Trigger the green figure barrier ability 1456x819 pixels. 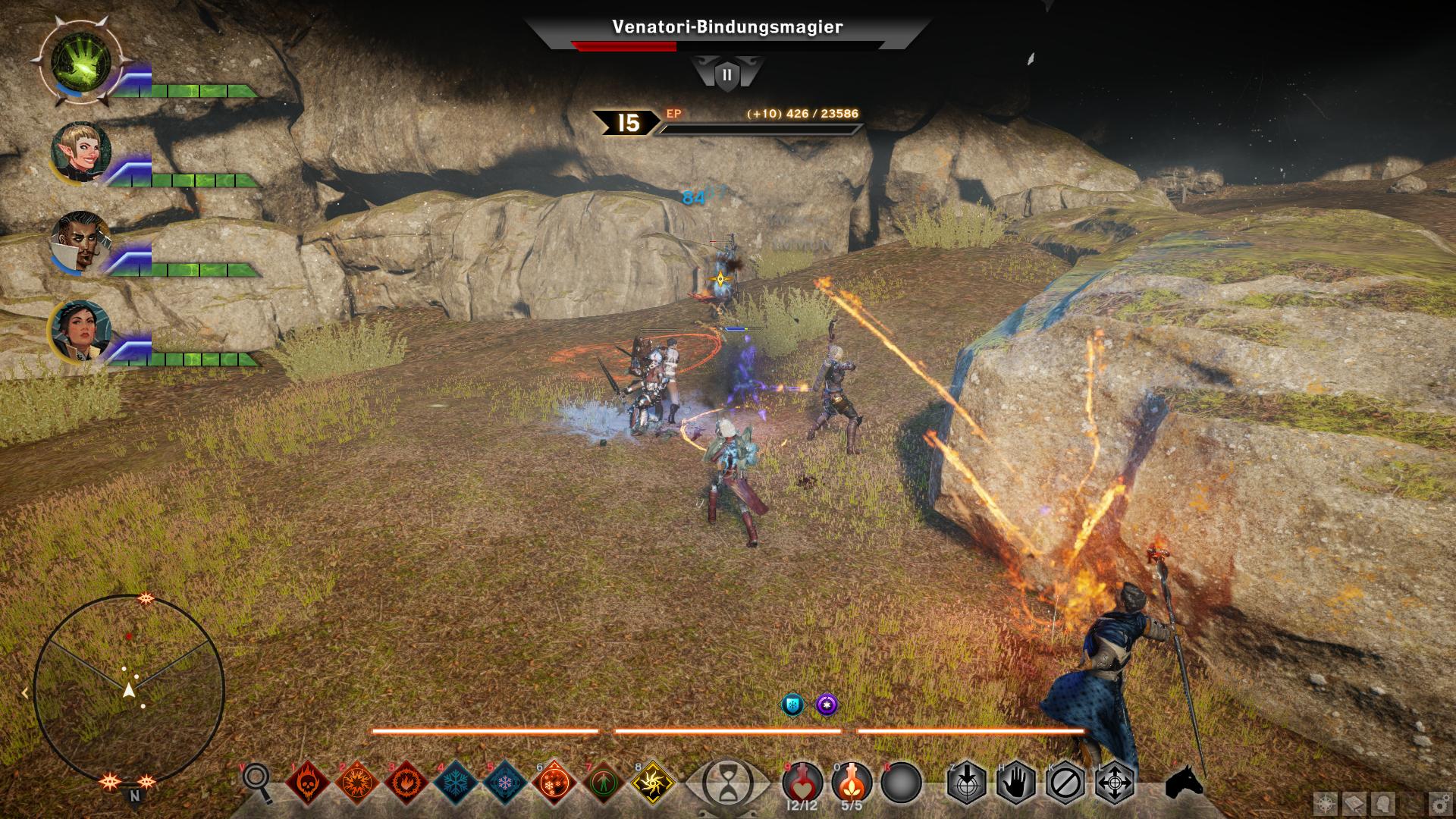point(604,782)
